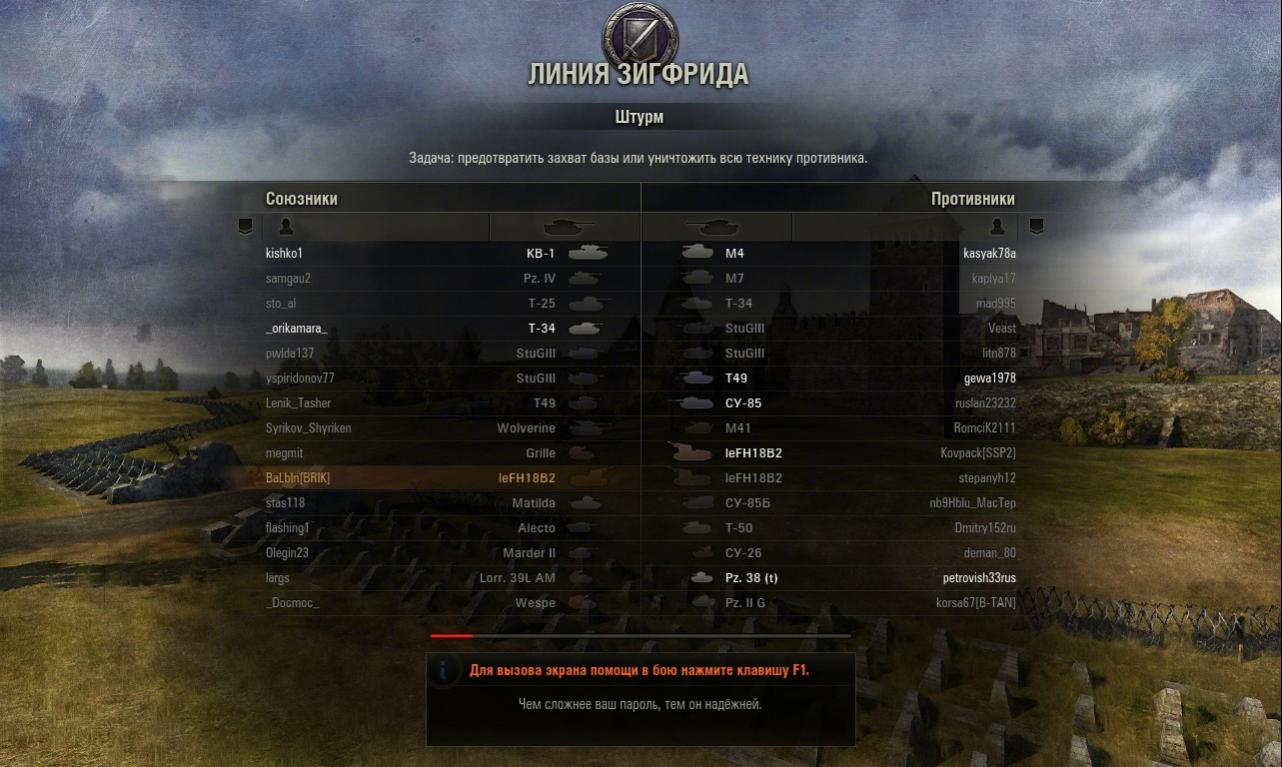Select enemy korsa67[B-TAN] entry
This screenshot has height=767, width=1282.
976,603
